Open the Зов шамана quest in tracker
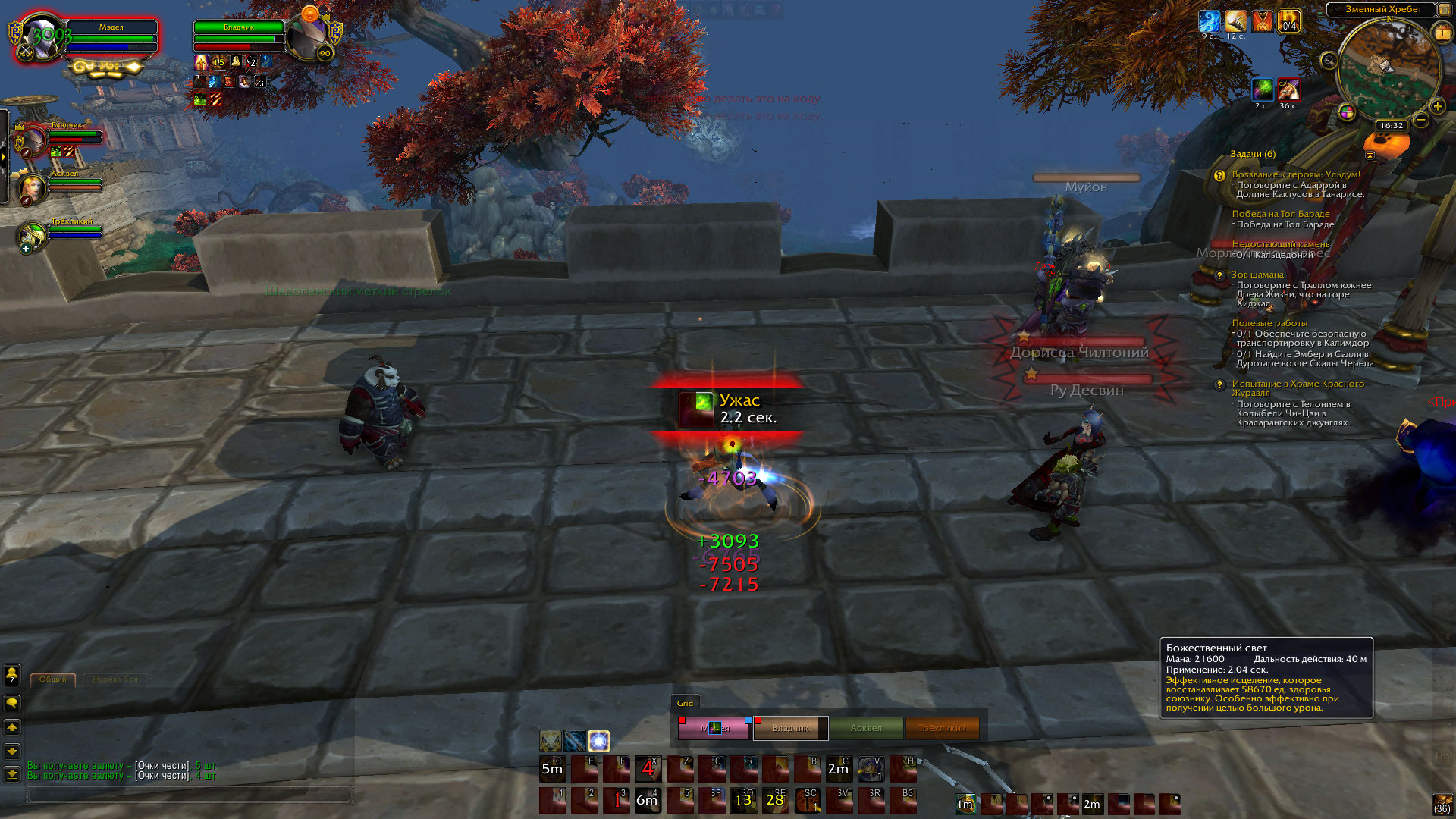This screenshot has height=819, width=1456. click(x=1257, y=275)
